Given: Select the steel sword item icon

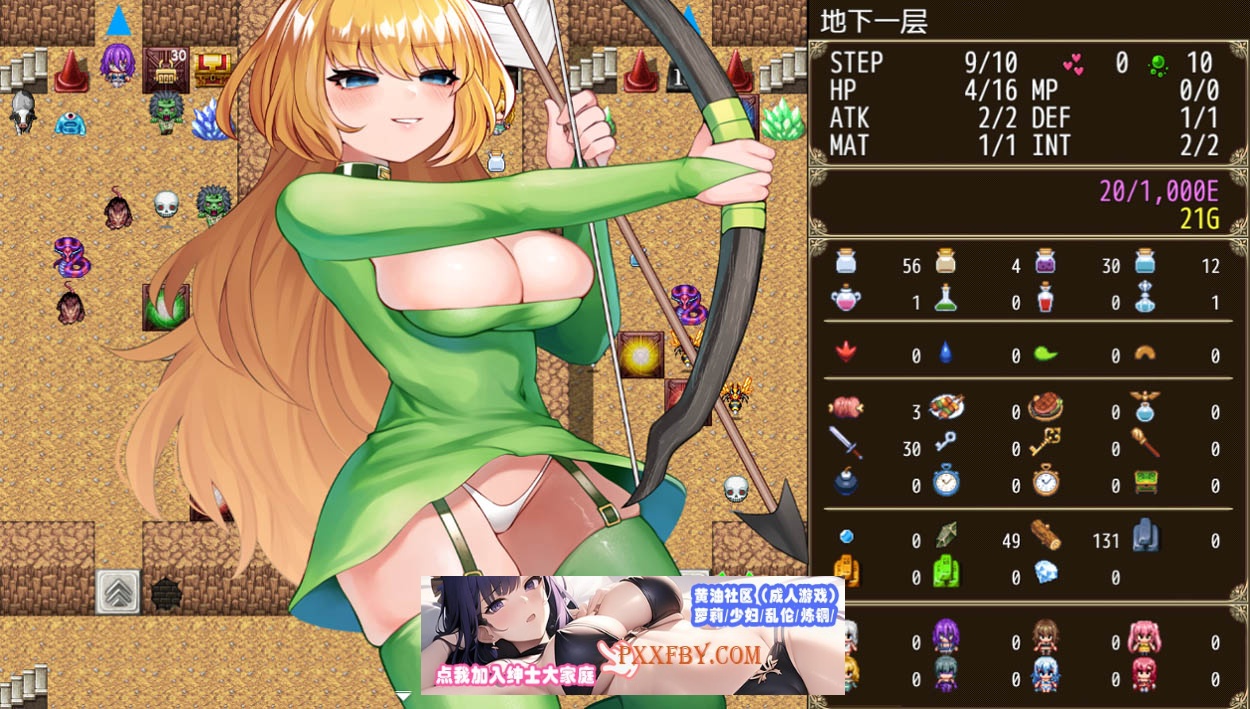Looking at the screenshot, I should point(846,443).
